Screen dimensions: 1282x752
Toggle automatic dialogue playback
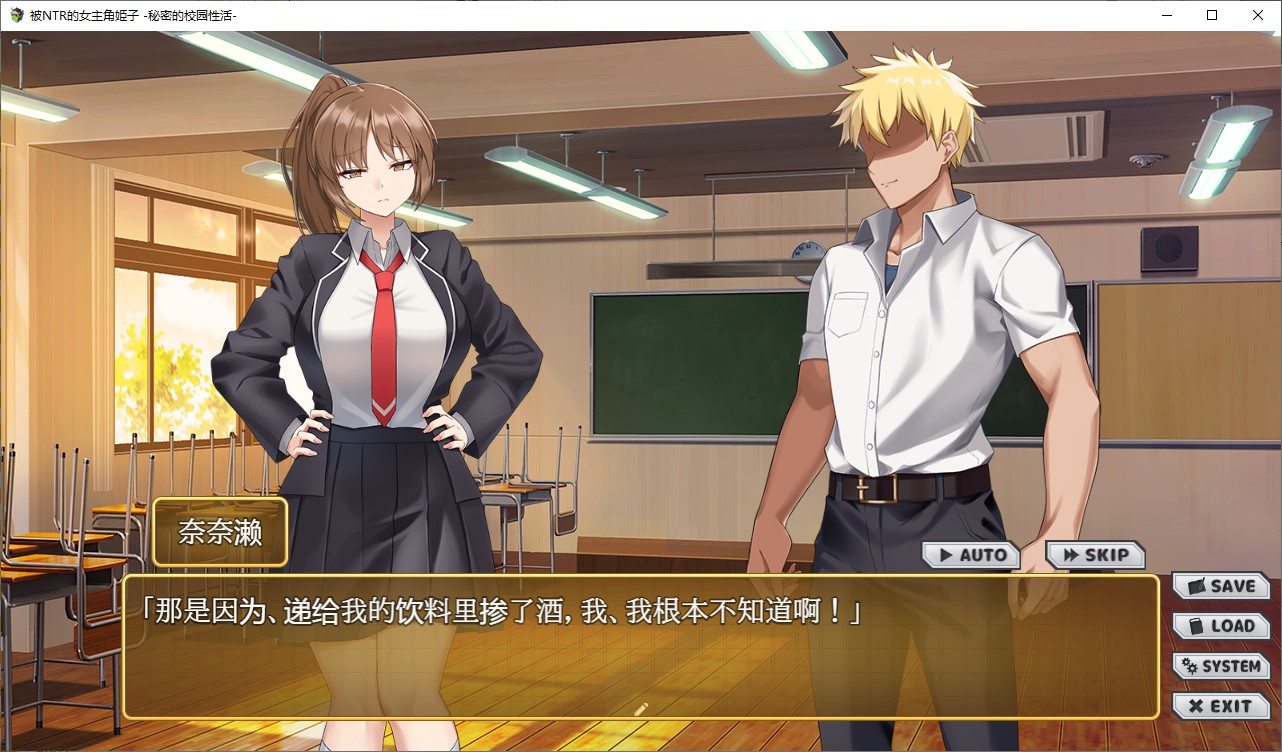(x=972, y=554)
